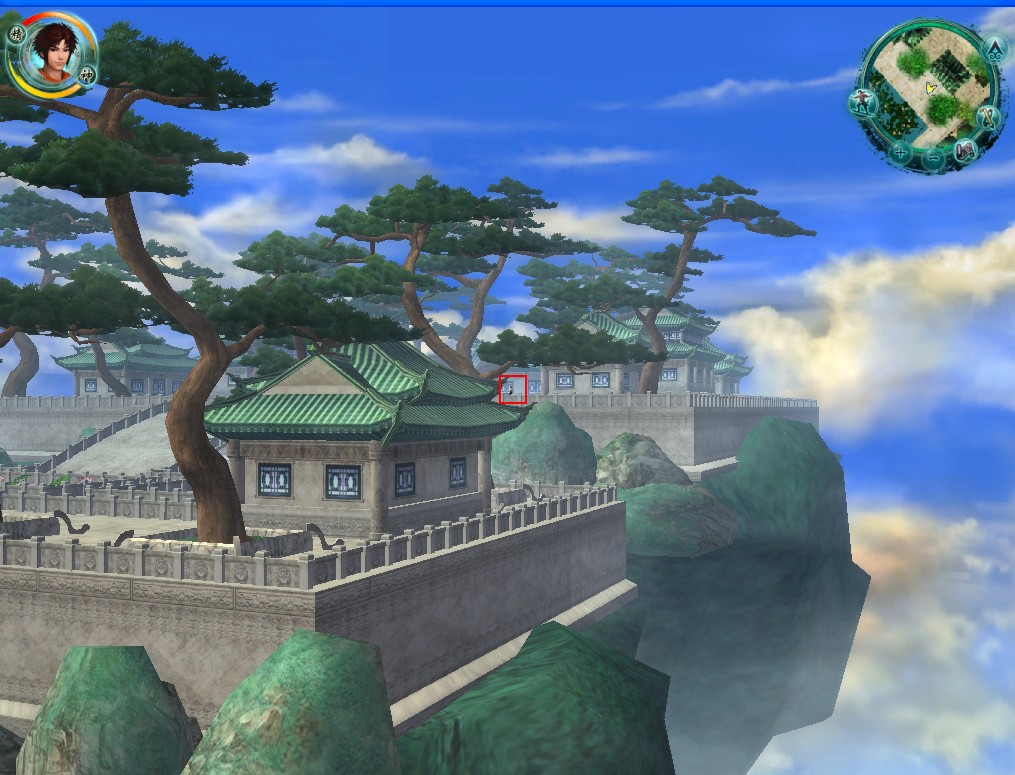Zoom out the minimap with the minus button

(x=932, y=158)
